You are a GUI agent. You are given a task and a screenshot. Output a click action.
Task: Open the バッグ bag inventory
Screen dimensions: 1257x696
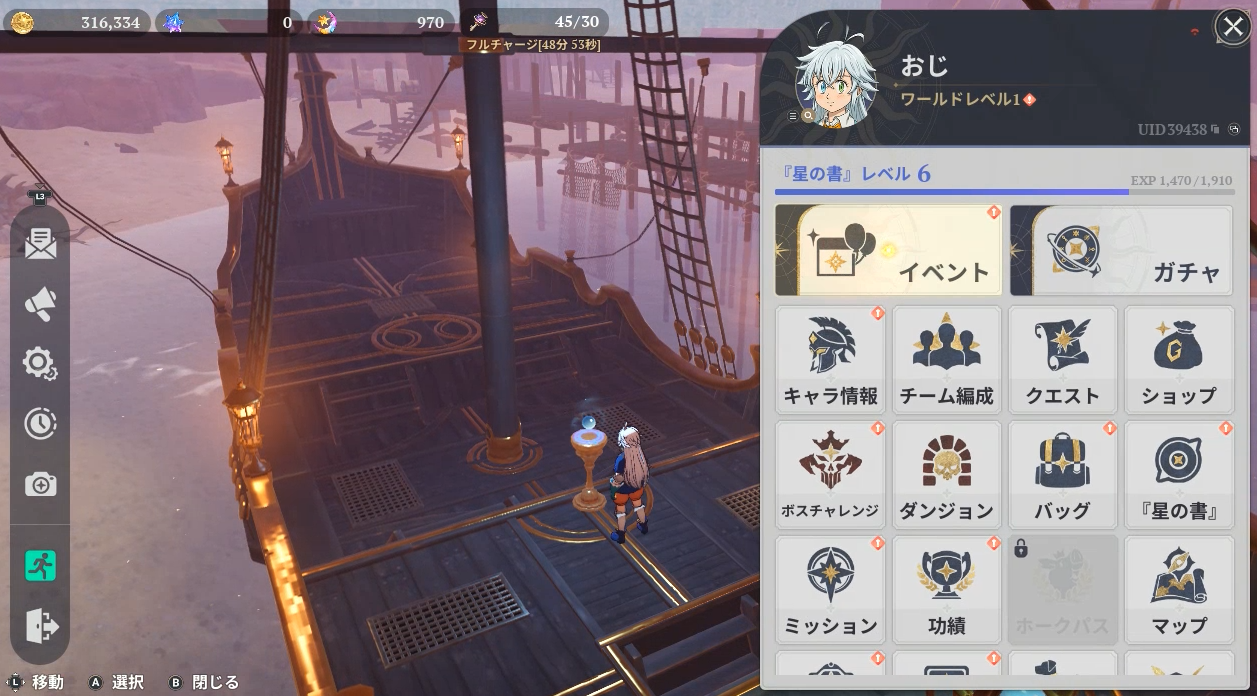(1062, 475)
